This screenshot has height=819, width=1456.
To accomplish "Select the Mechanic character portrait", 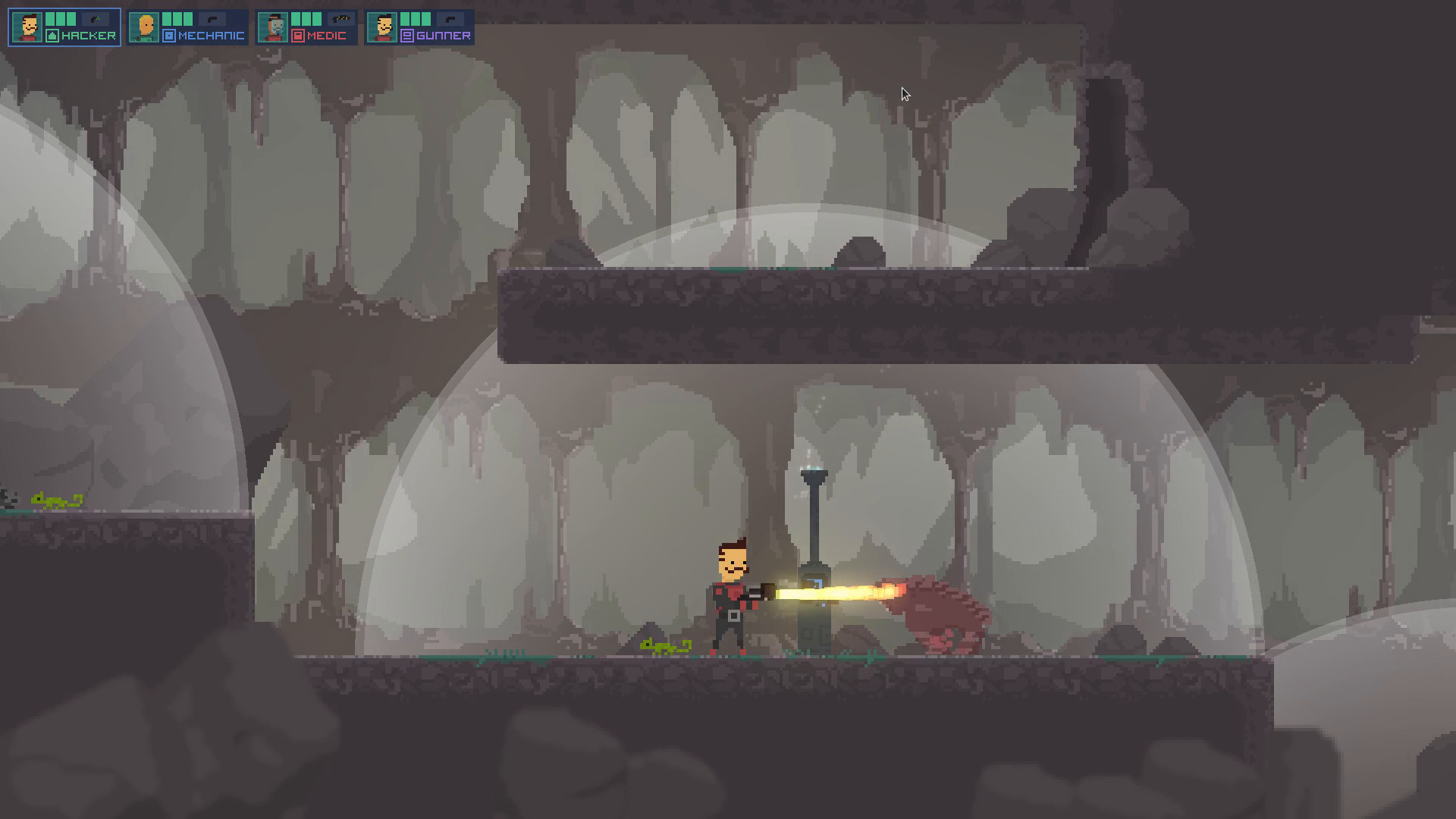I will click(x=143, y=27).
